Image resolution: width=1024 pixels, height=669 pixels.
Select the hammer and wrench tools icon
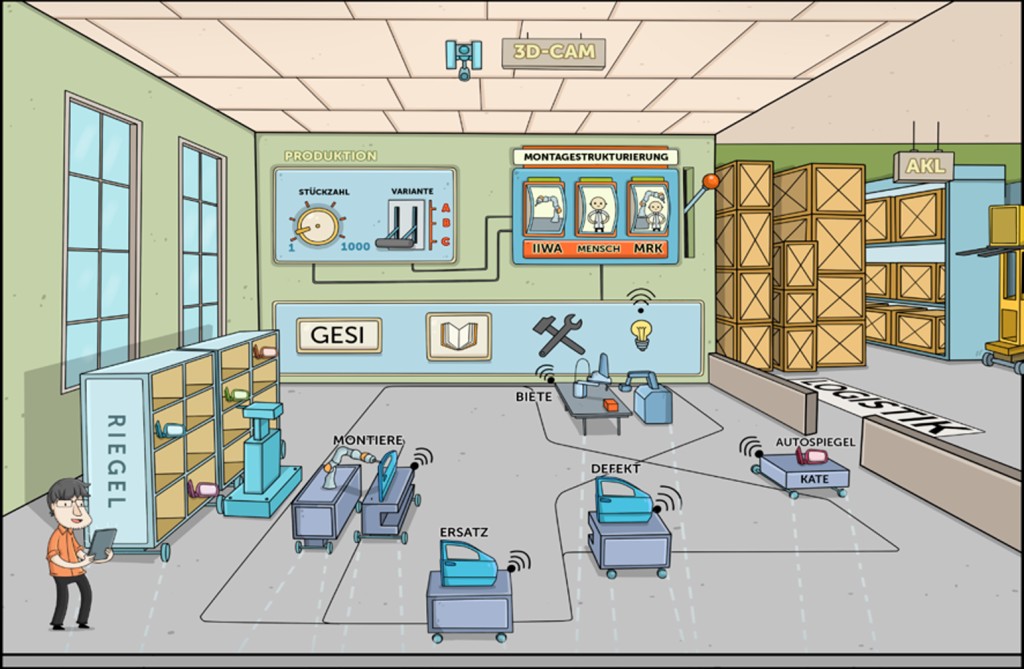coord(557,334)
